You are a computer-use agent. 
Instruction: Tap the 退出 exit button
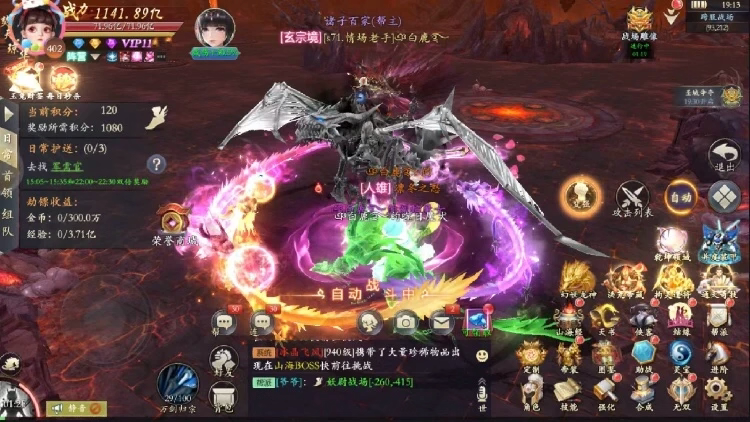coord(723,158)
